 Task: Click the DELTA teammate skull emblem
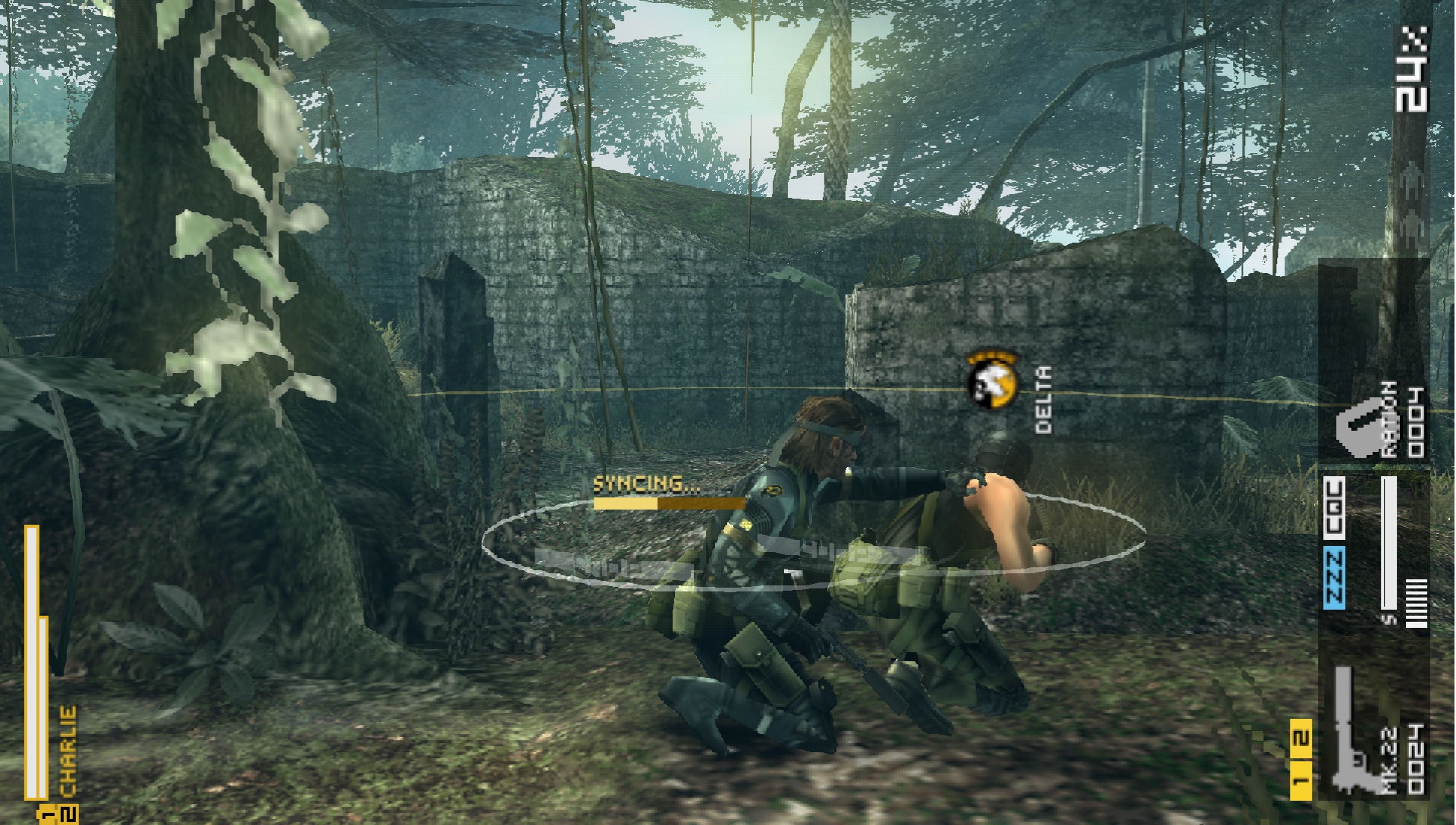click(x=993, y=381)
